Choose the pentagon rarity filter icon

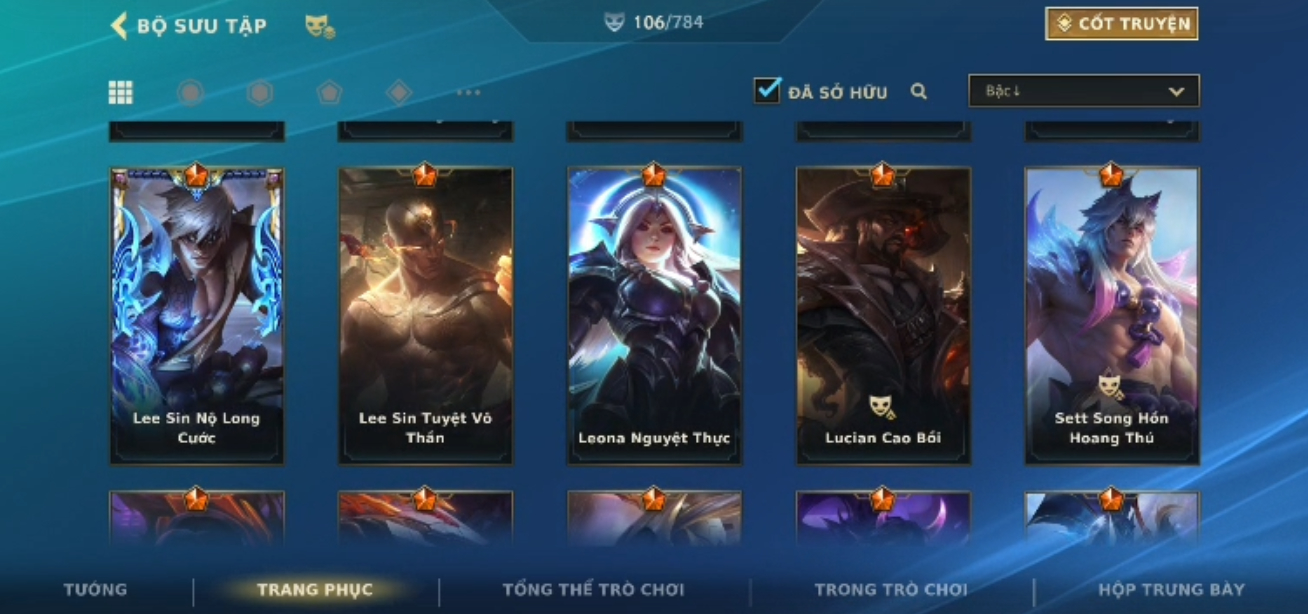coord(329,93)
